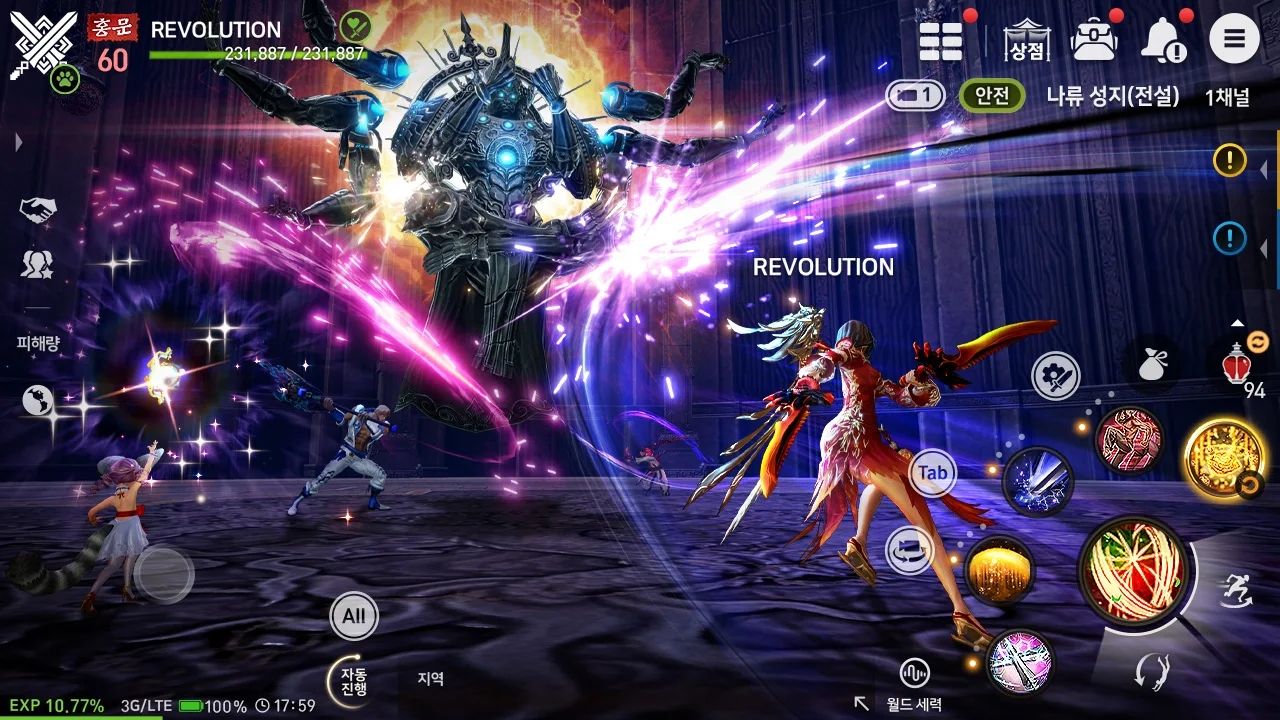The image size is (1280, 720).
Task: Open the hamburger main menu
Action: (1234, 40)
